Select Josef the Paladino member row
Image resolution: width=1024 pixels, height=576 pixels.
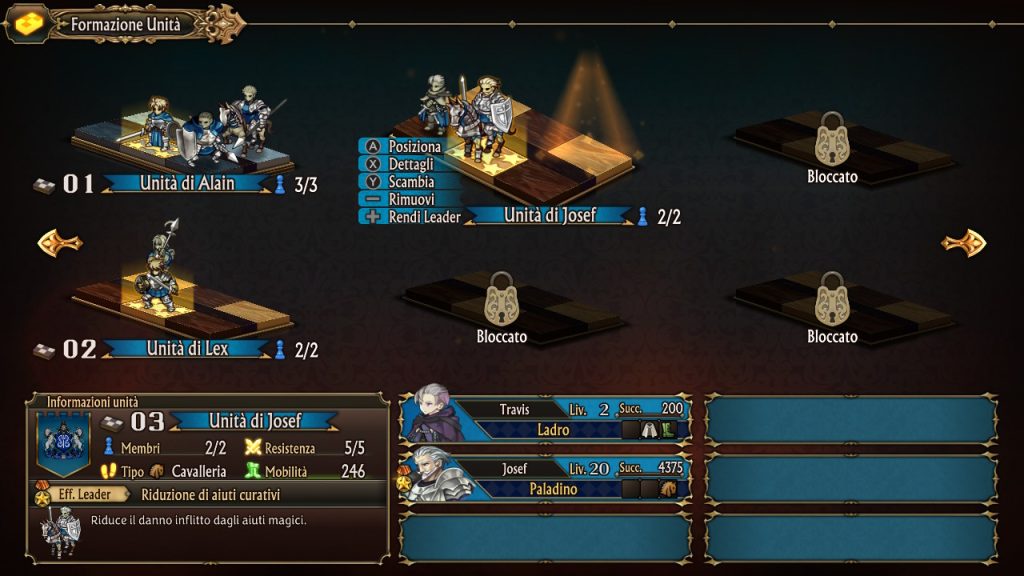[x=545, y=478]
